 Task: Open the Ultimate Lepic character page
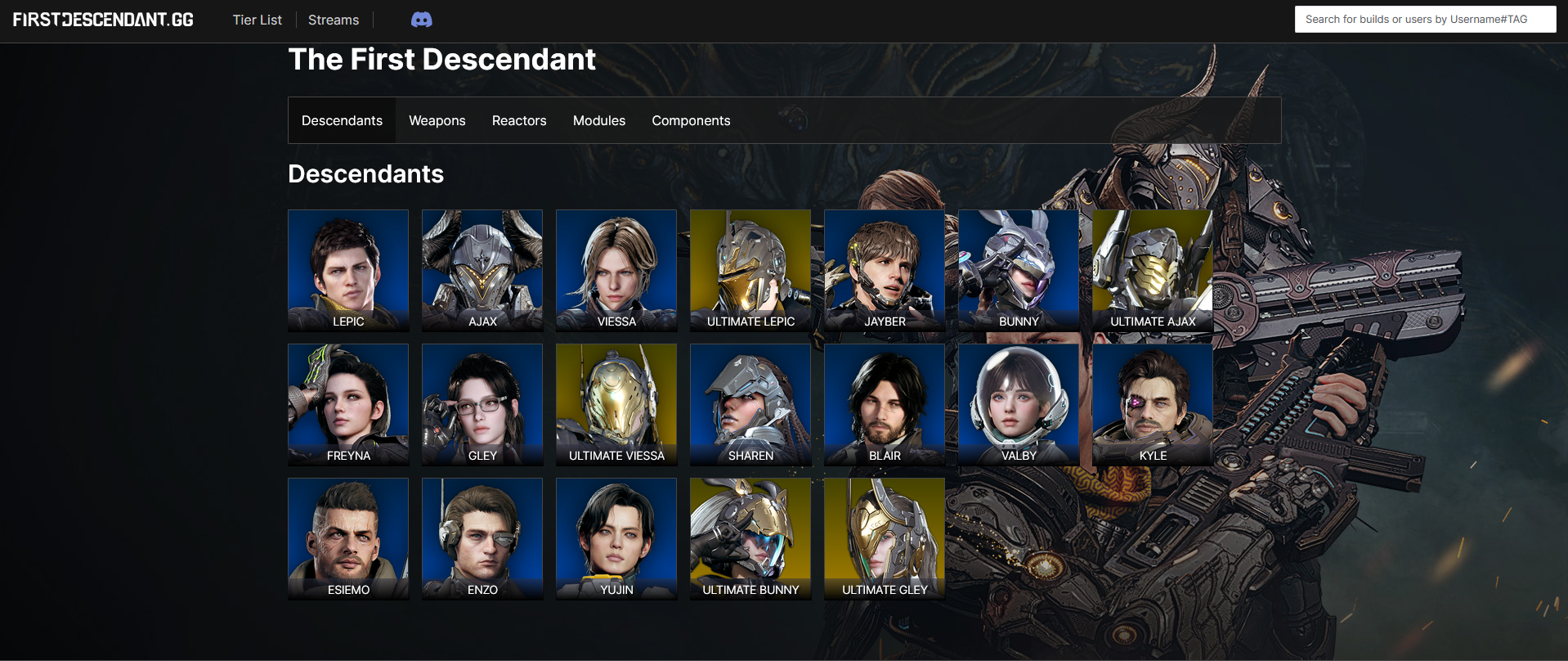tap(750, 270)
